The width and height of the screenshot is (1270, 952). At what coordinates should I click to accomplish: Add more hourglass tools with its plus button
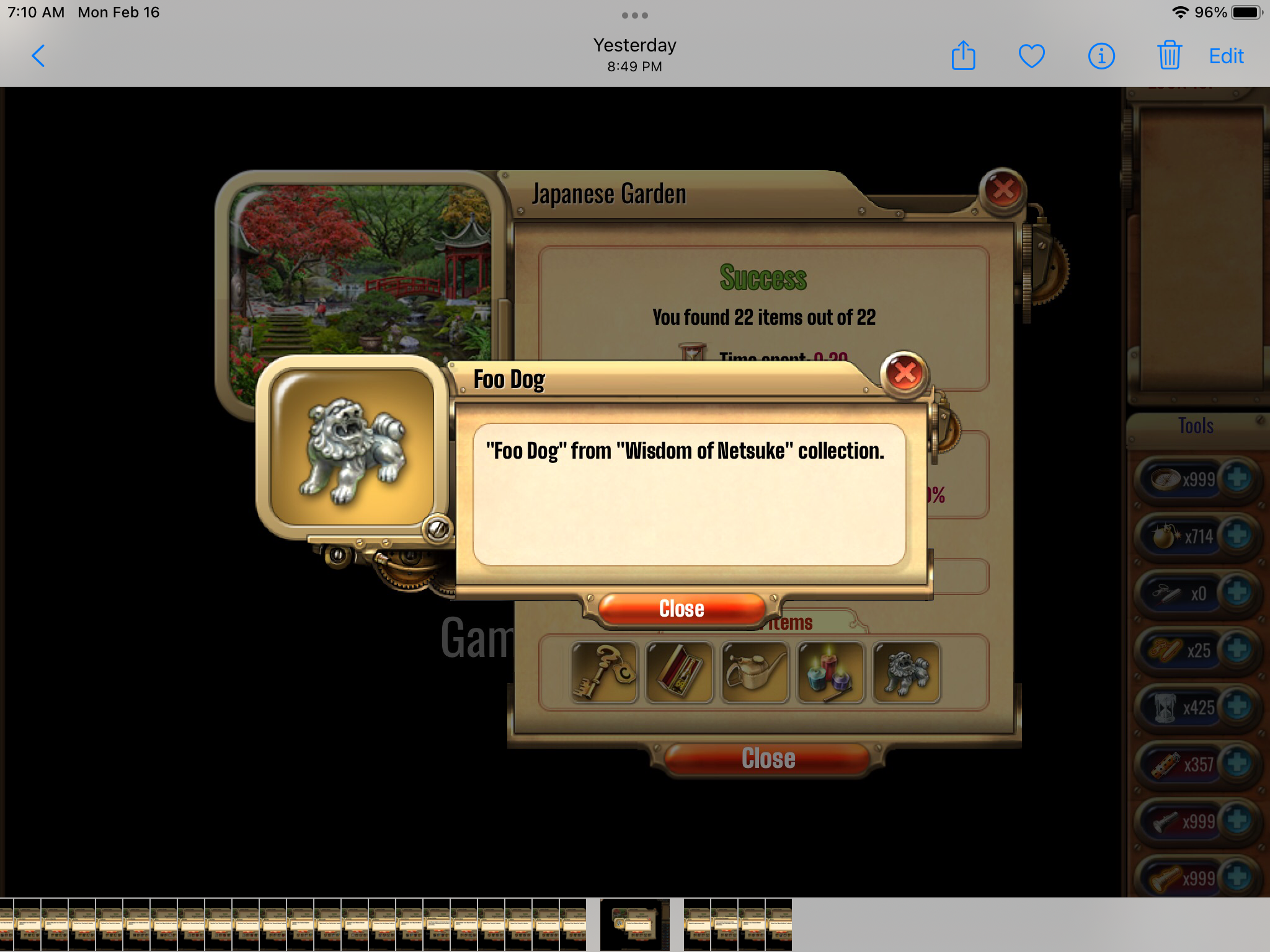pyautogui.click(x=1237, y=707)
